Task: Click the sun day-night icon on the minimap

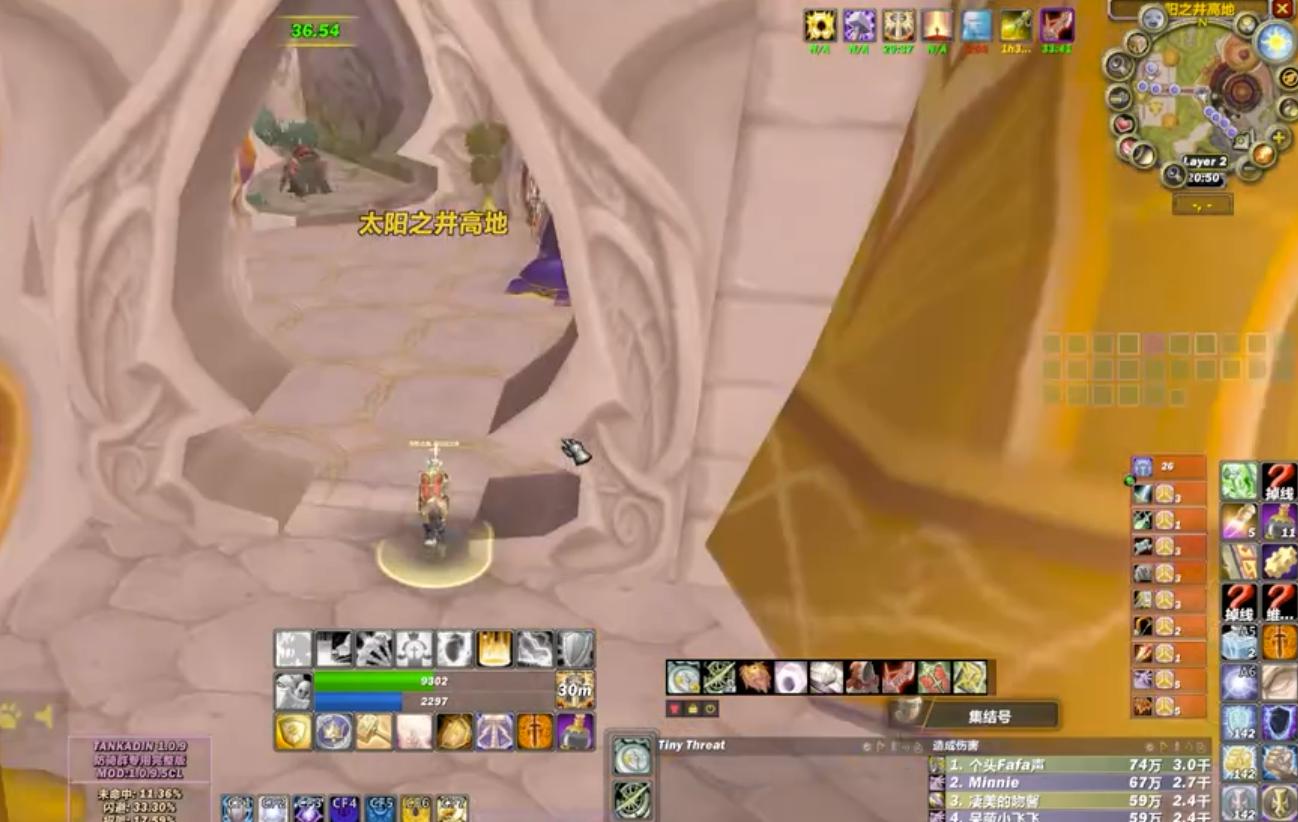Action: [x=1273, y=44]
